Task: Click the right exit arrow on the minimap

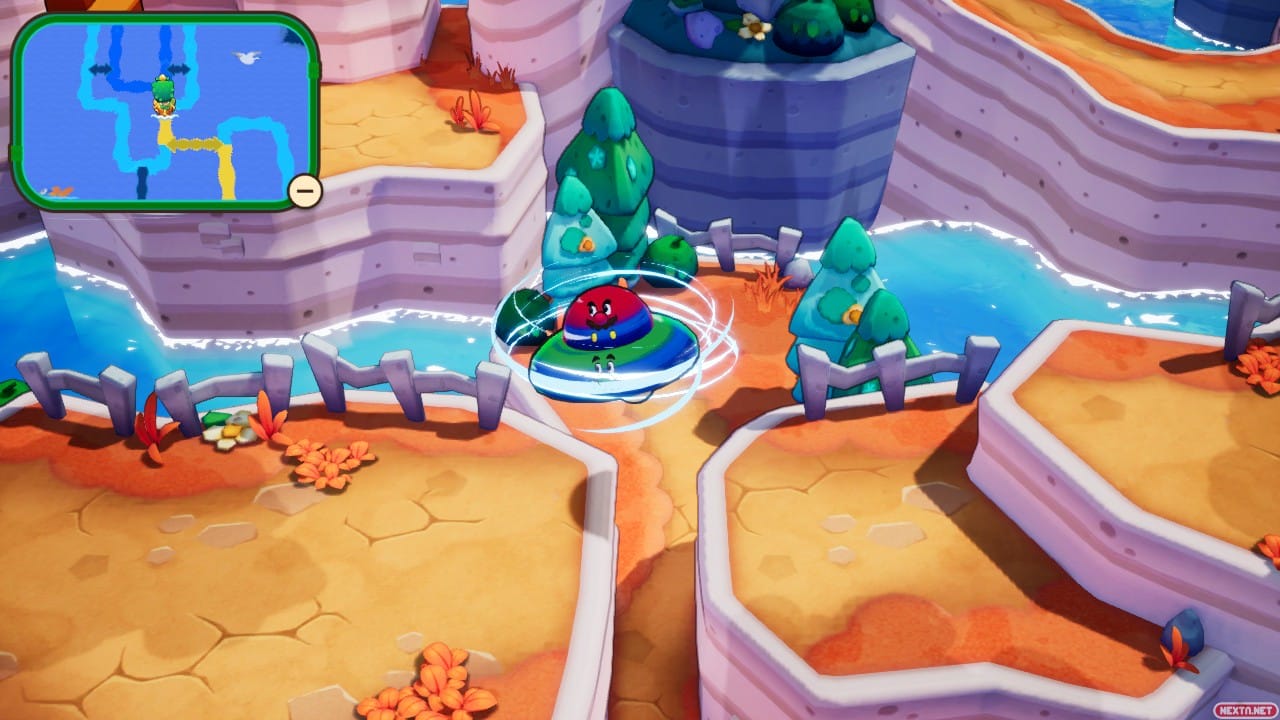Action: [180, 68]
